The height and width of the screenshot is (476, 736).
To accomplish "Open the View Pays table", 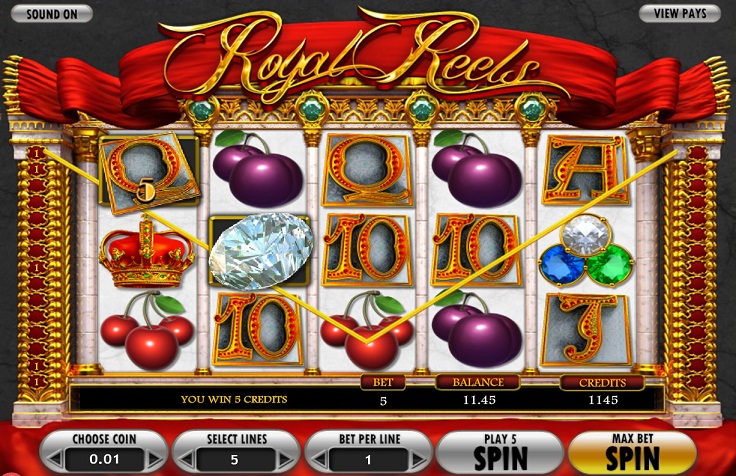I will click(x=679, y=13).
